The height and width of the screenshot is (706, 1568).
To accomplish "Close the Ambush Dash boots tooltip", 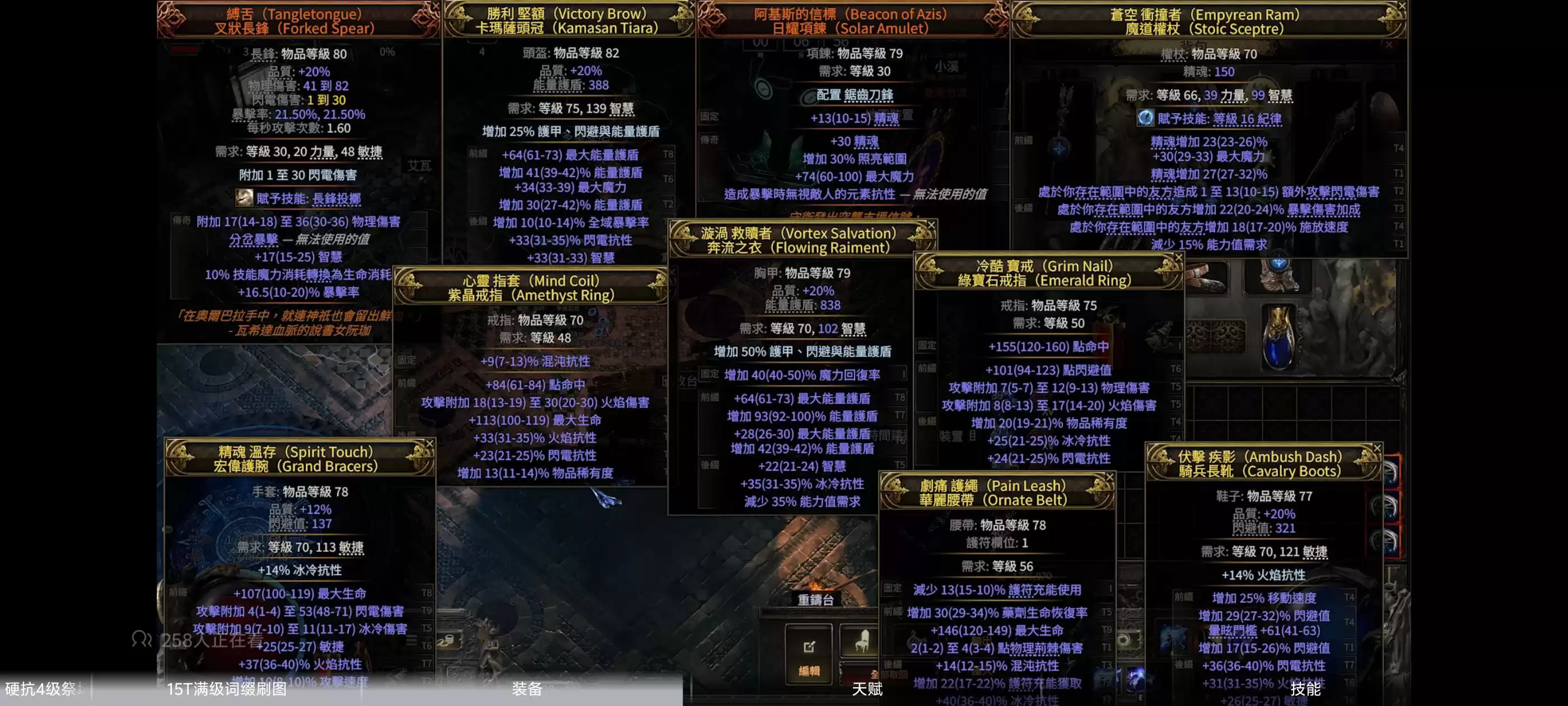I will coord(1377,448).
